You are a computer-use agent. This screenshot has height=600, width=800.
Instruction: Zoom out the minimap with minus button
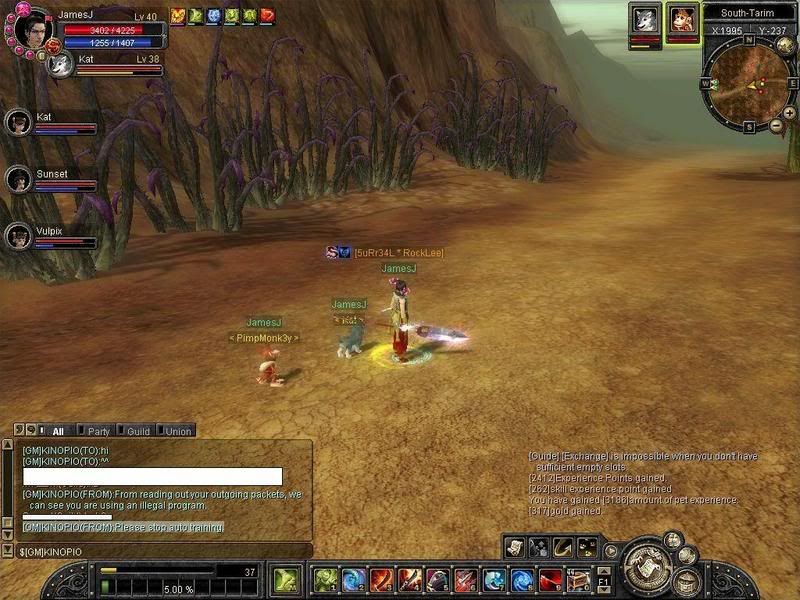tap(776, 126)
